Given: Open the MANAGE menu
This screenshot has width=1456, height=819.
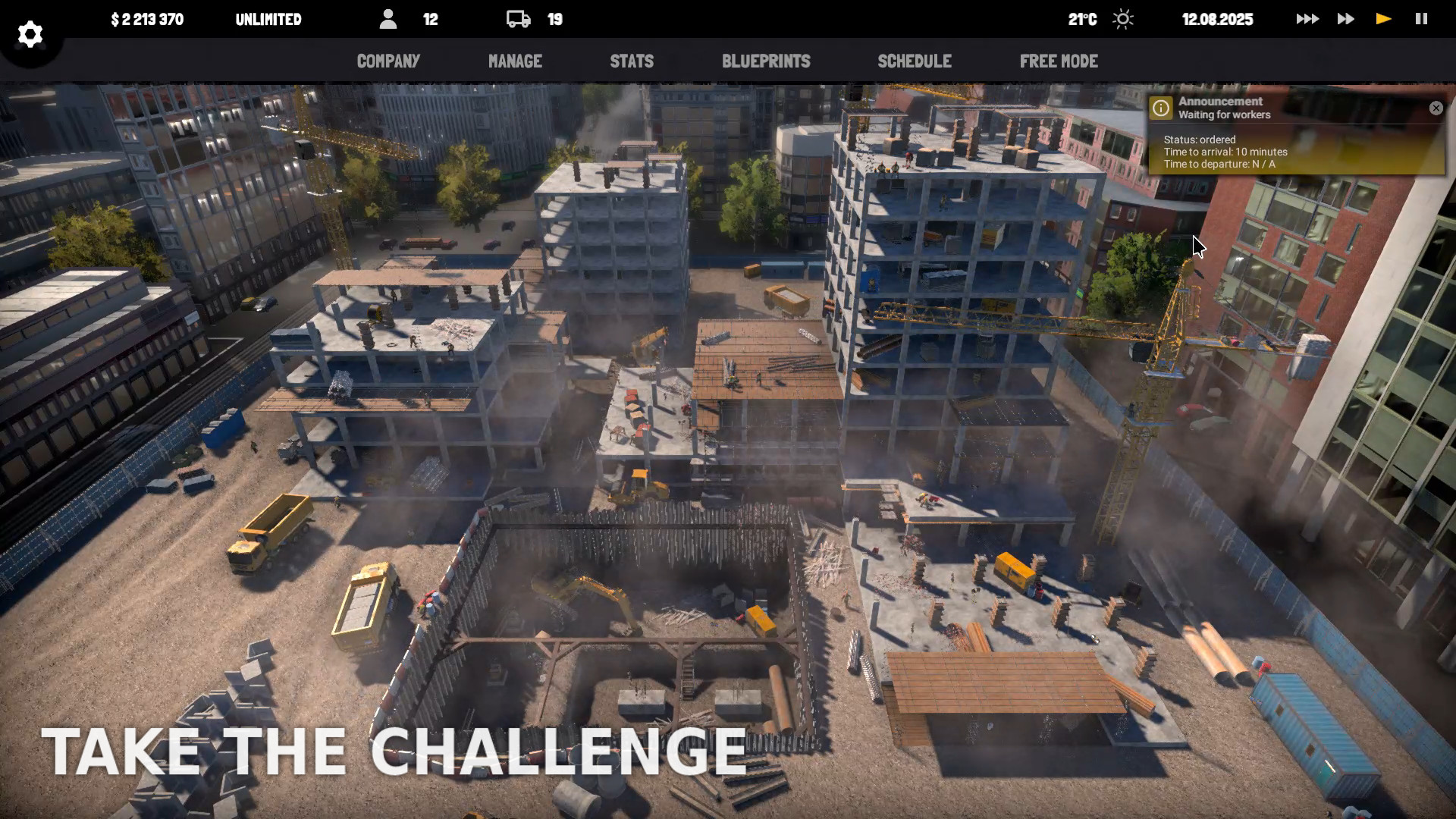Looking at the screenshot, I should click(x=515, y=61).
